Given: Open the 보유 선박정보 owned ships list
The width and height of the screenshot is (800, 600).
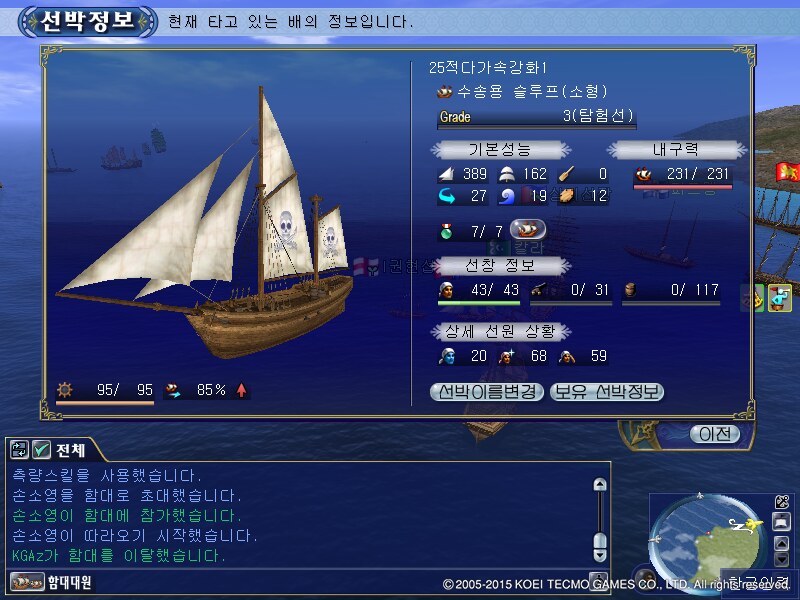Looking at the screenshot, I should click(606, 392).
